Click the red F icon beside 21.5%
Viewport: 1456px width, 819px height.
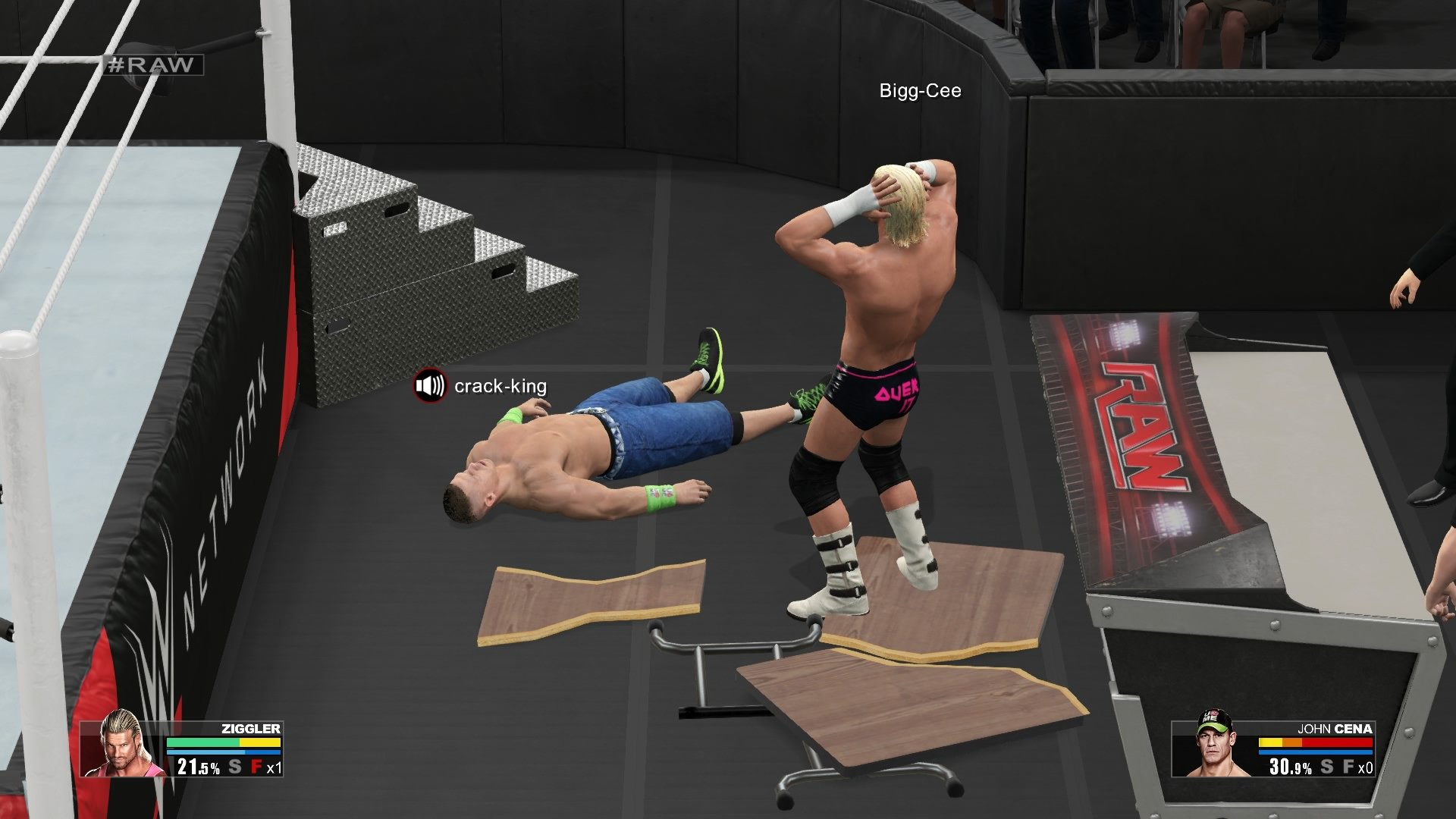258,767
